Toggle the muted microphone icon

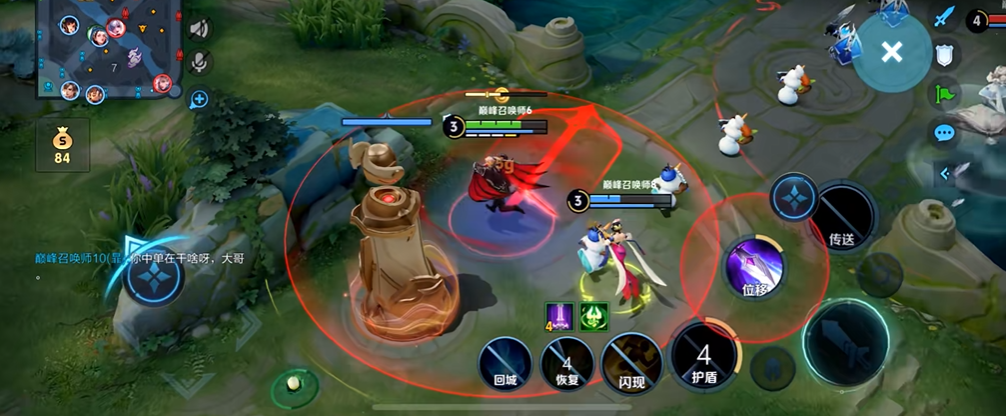[x=199, y=62]
